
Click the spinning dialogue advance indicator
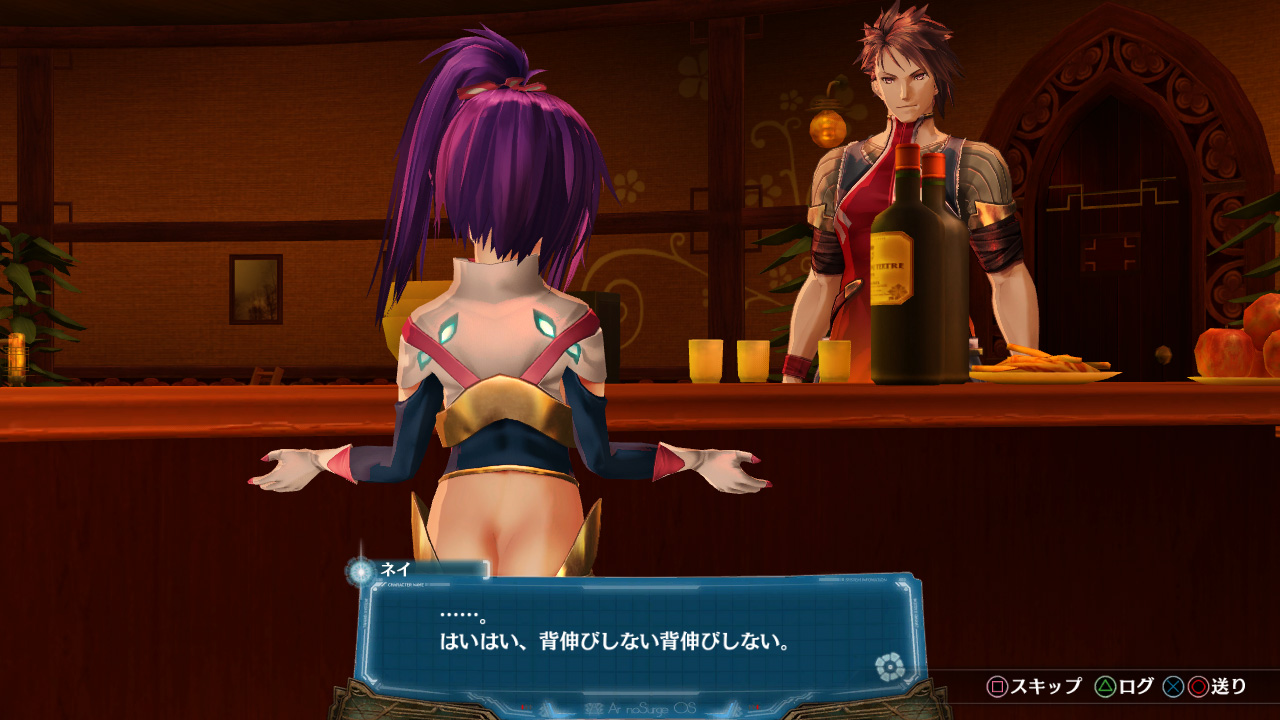tap(888, 665)
